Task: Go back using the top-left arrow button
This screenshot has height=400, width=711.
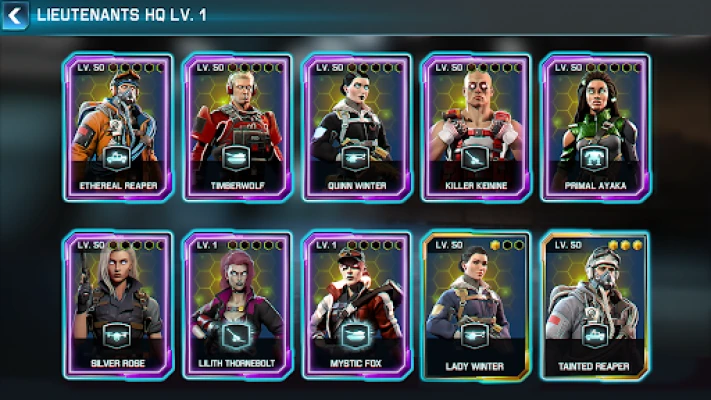Action: (14, 15)
